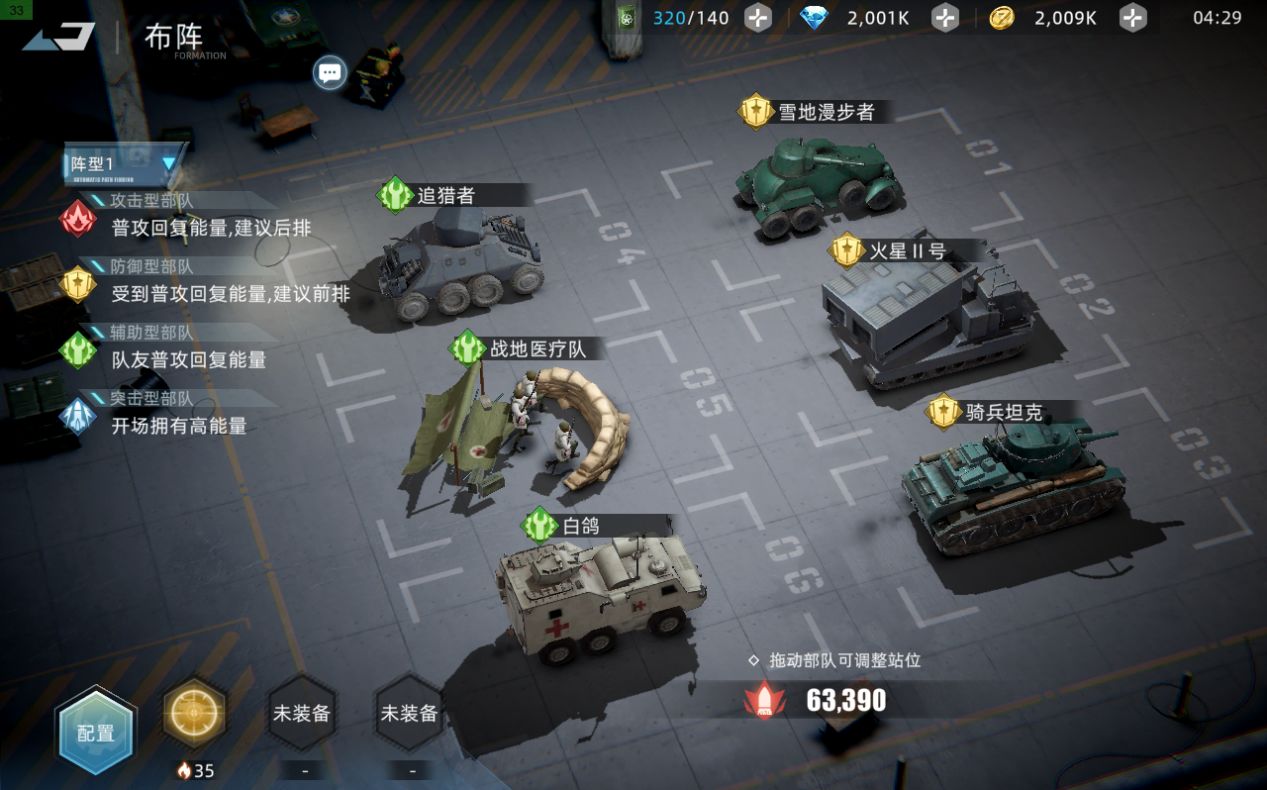The height and width of the screenshot is (790, 1267).
Task: Buy more diamonds with the plus button
Action: pyautogui.click(x=945, y=18)
